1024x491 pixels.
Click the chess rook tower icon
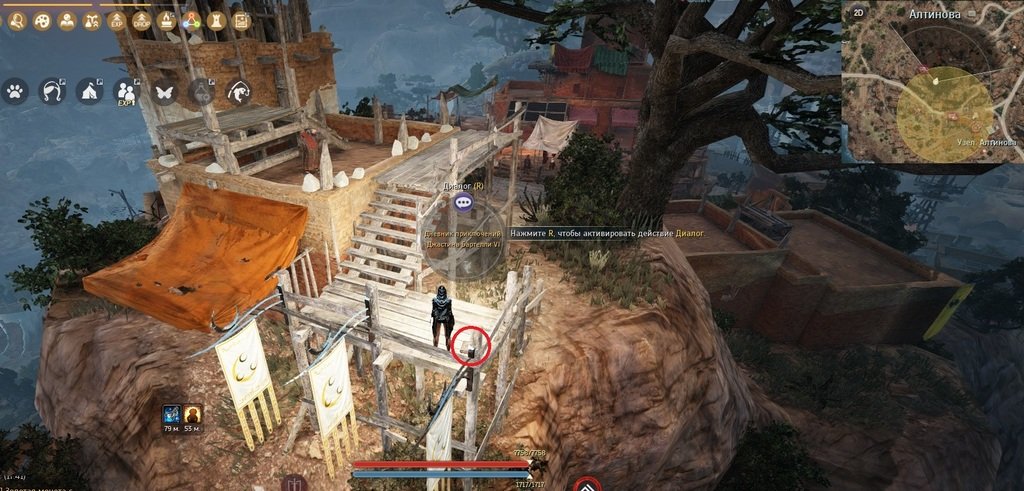coord(215,20)
